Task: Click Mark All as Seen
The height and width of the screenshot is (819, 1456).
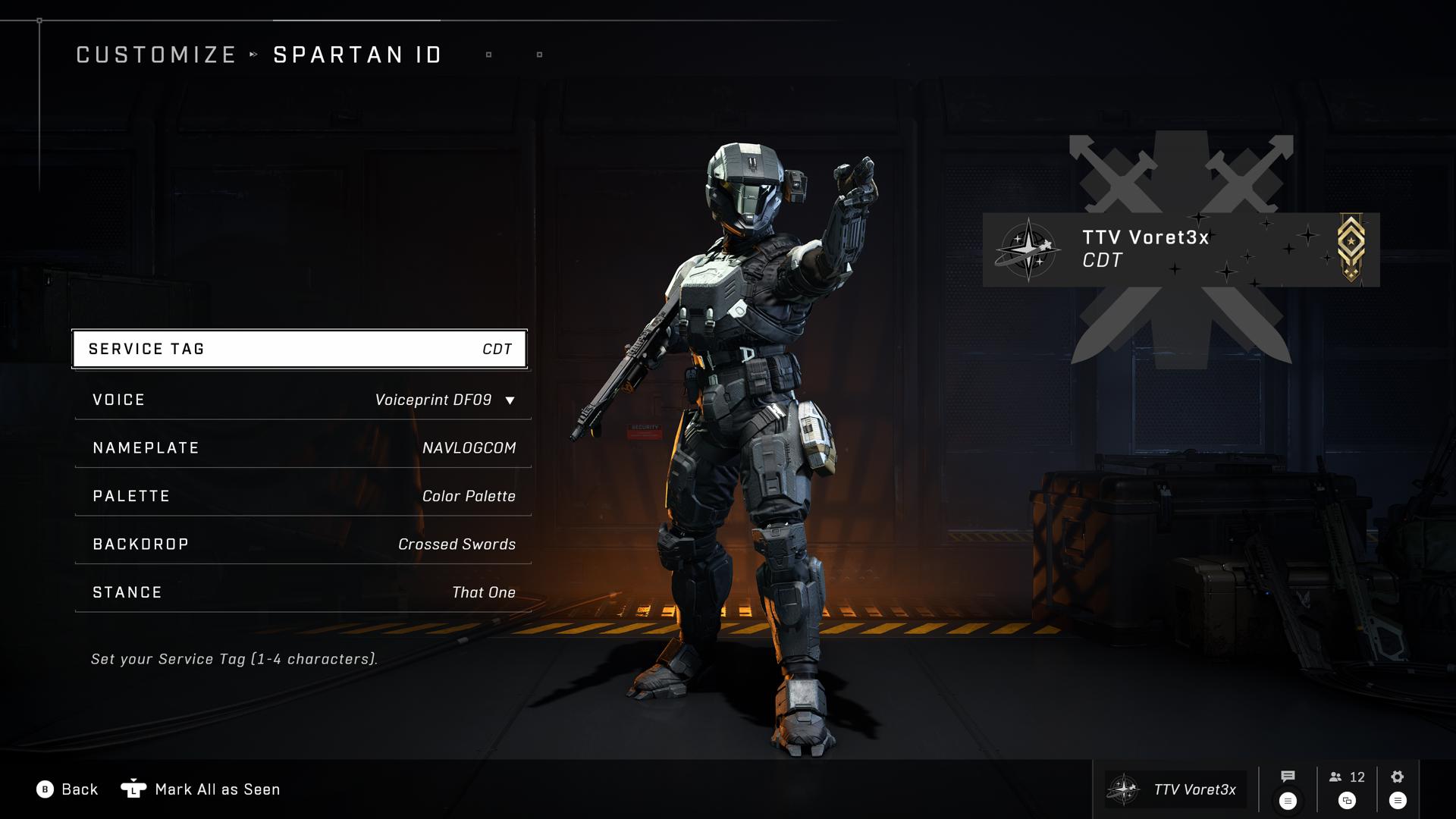Action: click(x=201, y=789)
